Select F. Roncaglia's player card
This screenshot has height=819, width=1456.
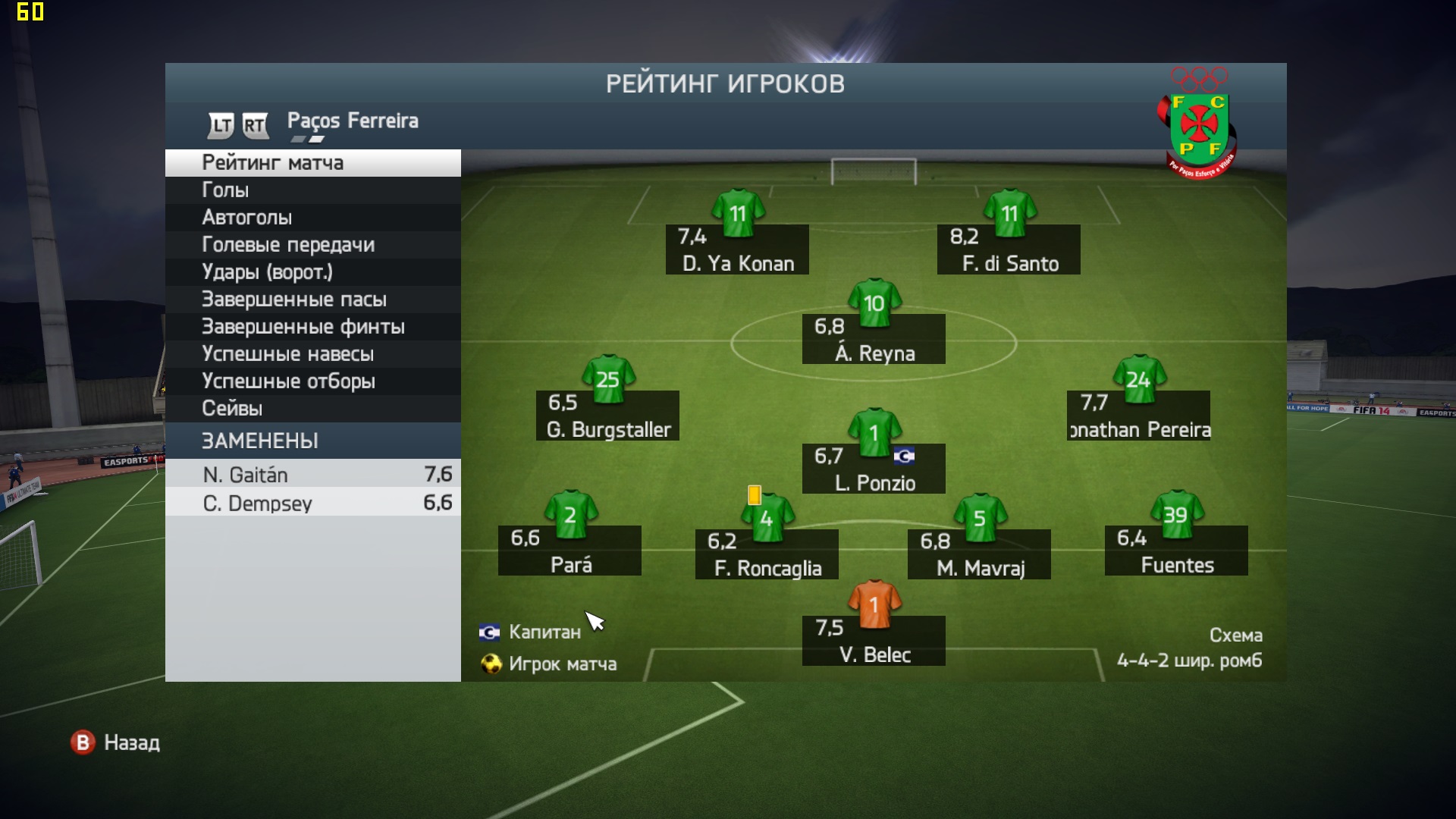767,554
